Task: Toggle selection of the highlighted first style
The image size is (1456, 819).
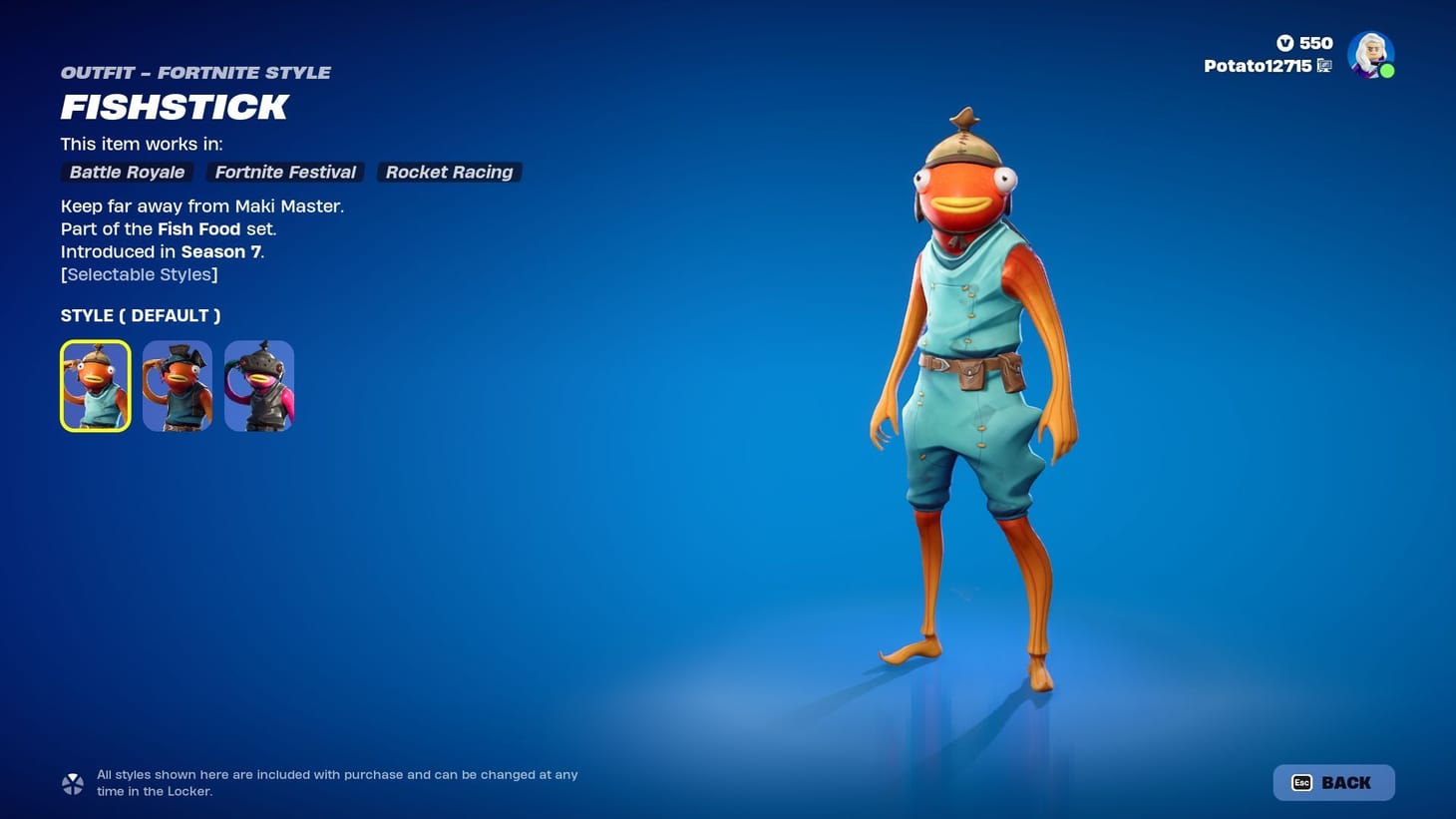Action: [x=95, y=386]
